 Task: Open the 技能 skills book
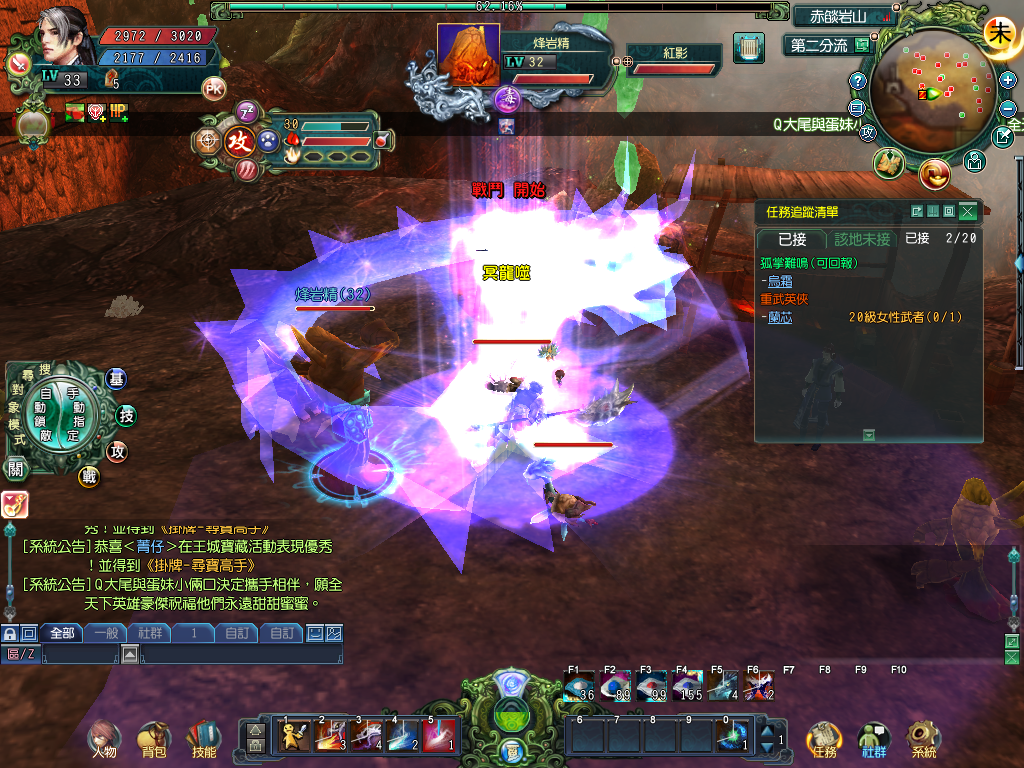tap(203, 738)
